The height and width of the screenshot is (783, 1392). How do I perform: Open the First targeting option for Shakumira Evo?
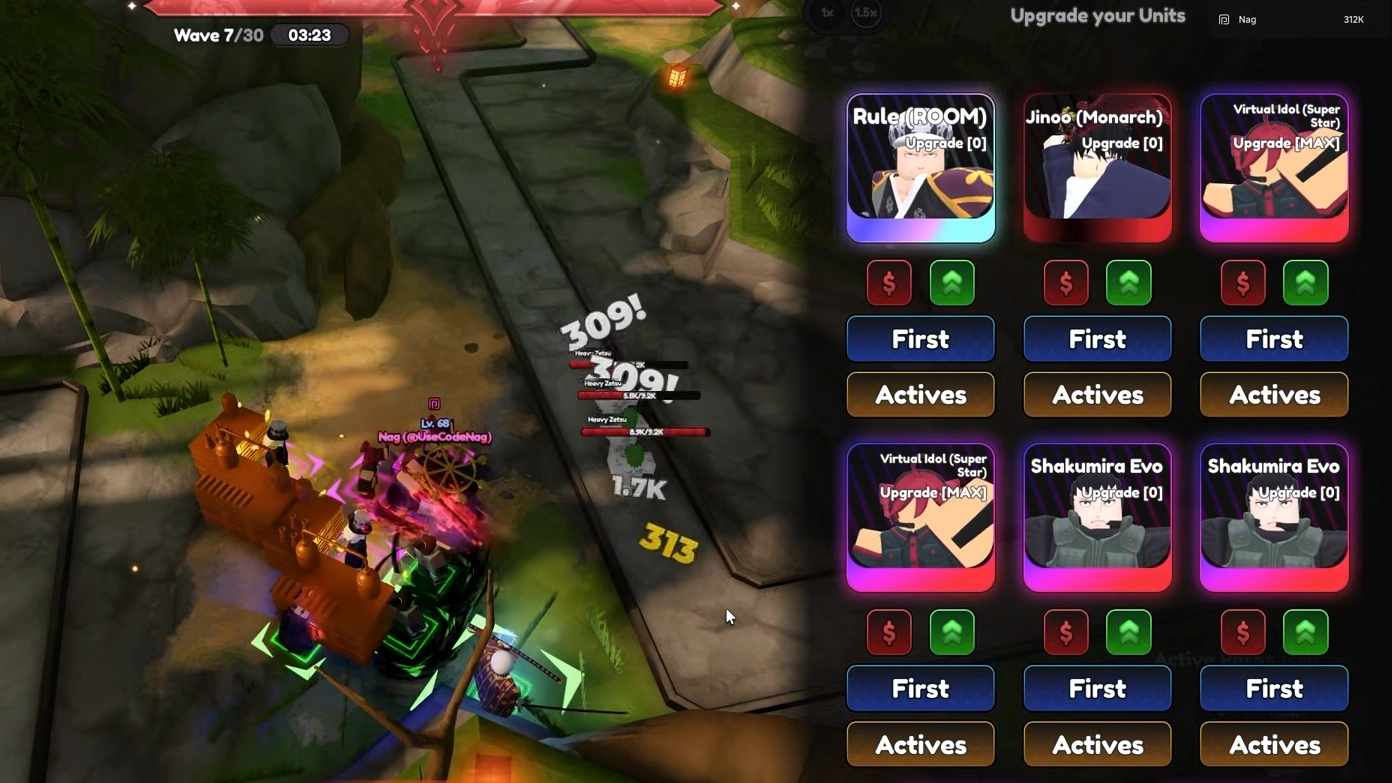(1096, 688)
